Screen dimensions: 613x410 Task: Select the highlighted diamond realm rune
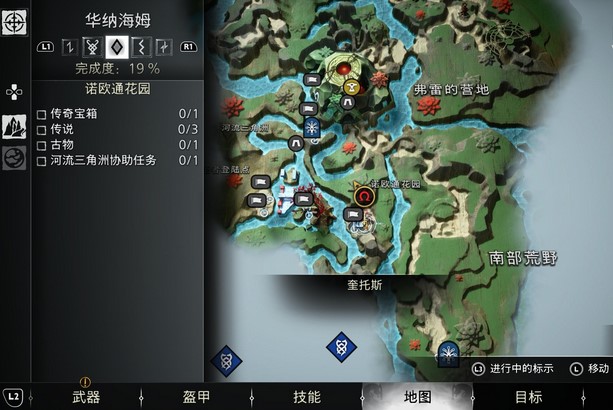point(116,46)
